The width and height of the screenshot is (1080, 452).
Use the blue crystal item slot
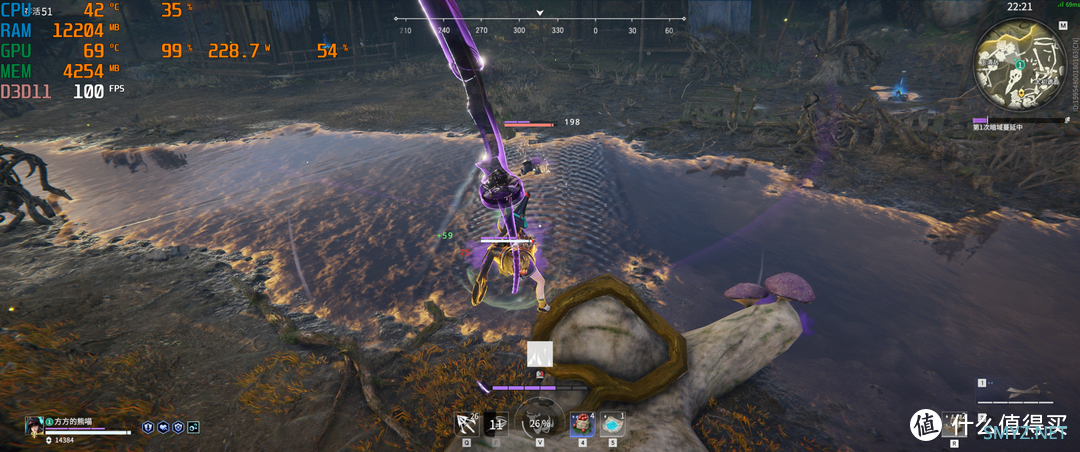point(613,424)
